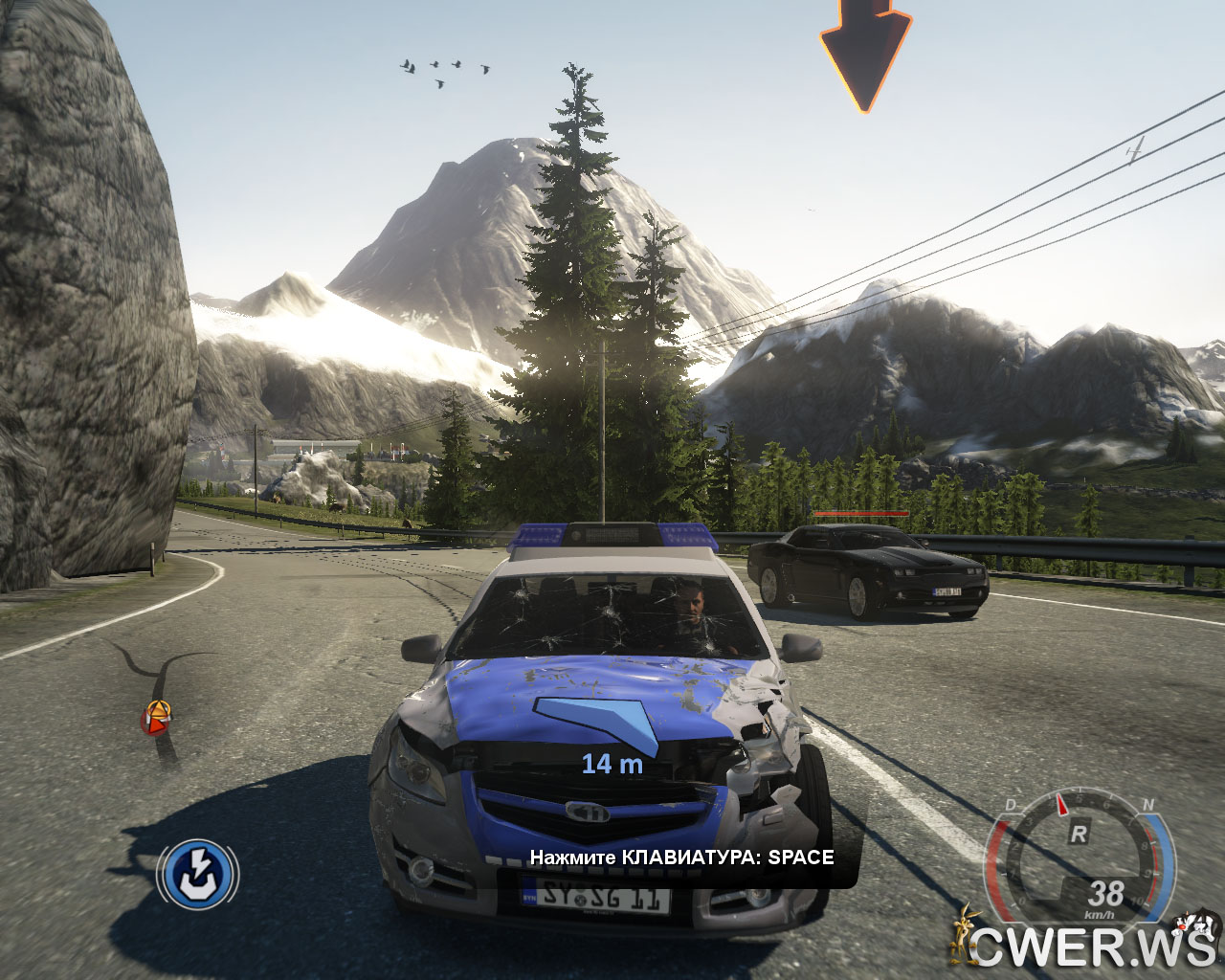Open the CWER.WS watermark link
Viewport: 1225px width, 980px height.
1091,947
